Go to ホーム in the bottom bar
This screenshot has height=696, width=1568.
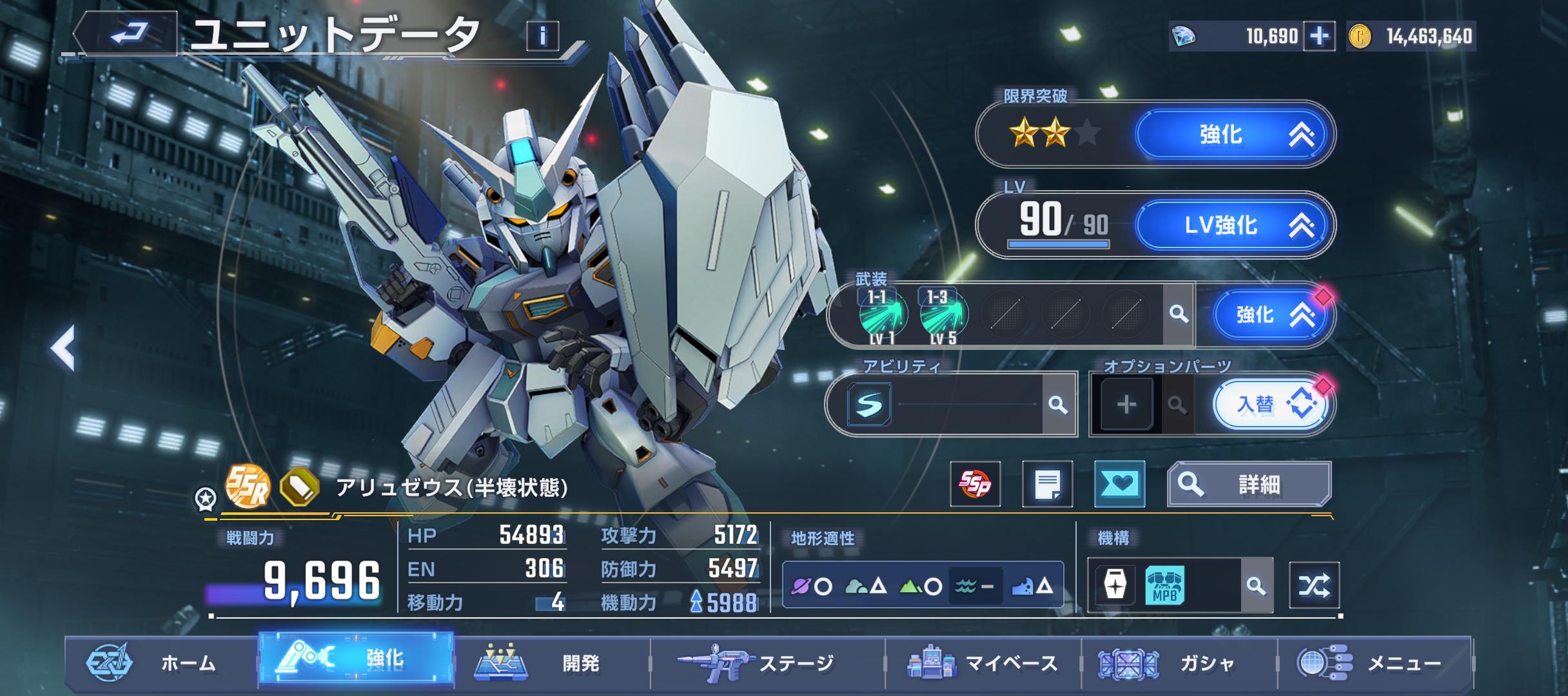click(x=161, y=662)
